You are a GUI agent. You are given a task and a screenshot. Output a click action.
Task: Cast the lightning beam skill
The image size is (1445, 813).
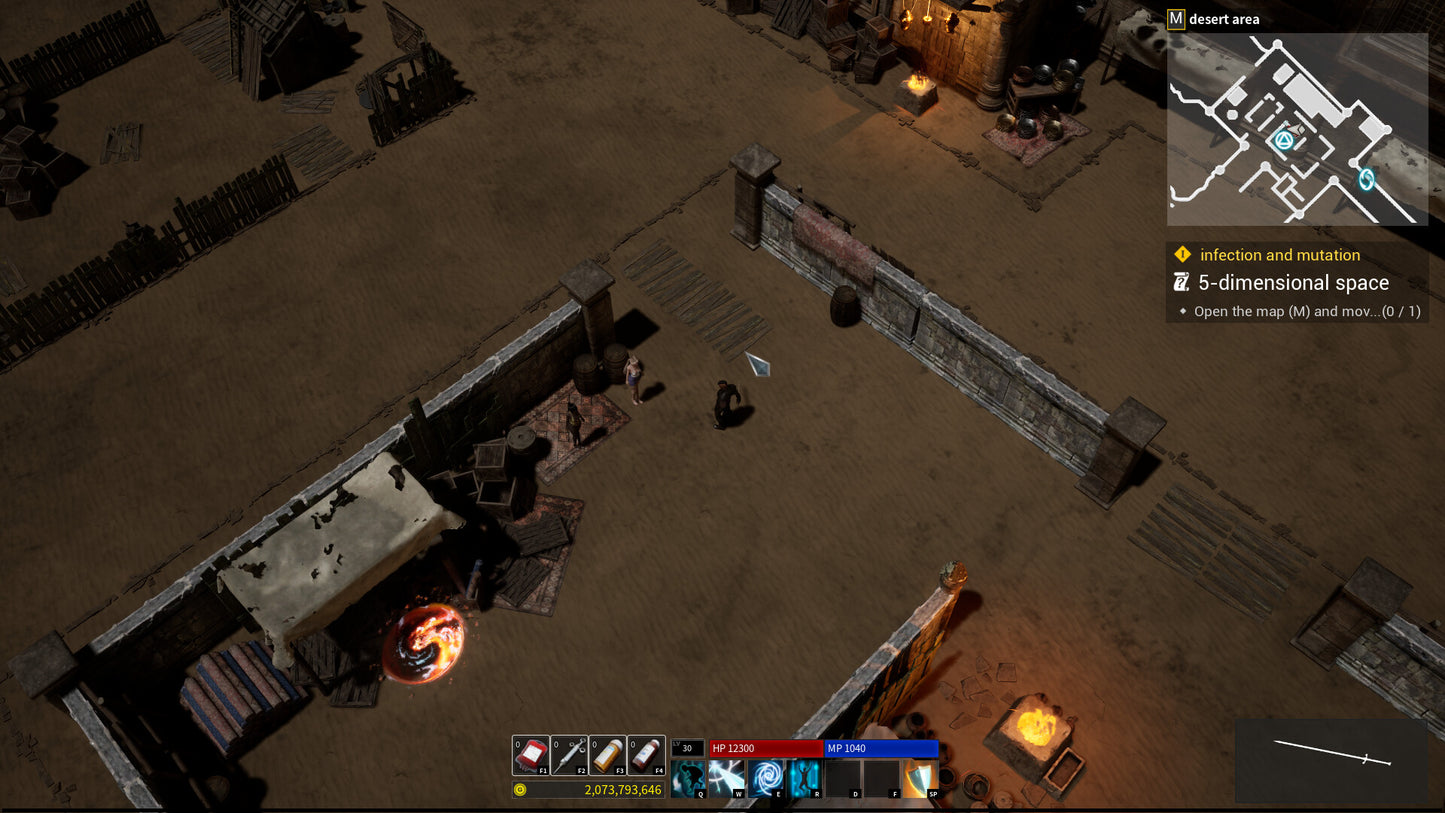(x=727, y=778)
